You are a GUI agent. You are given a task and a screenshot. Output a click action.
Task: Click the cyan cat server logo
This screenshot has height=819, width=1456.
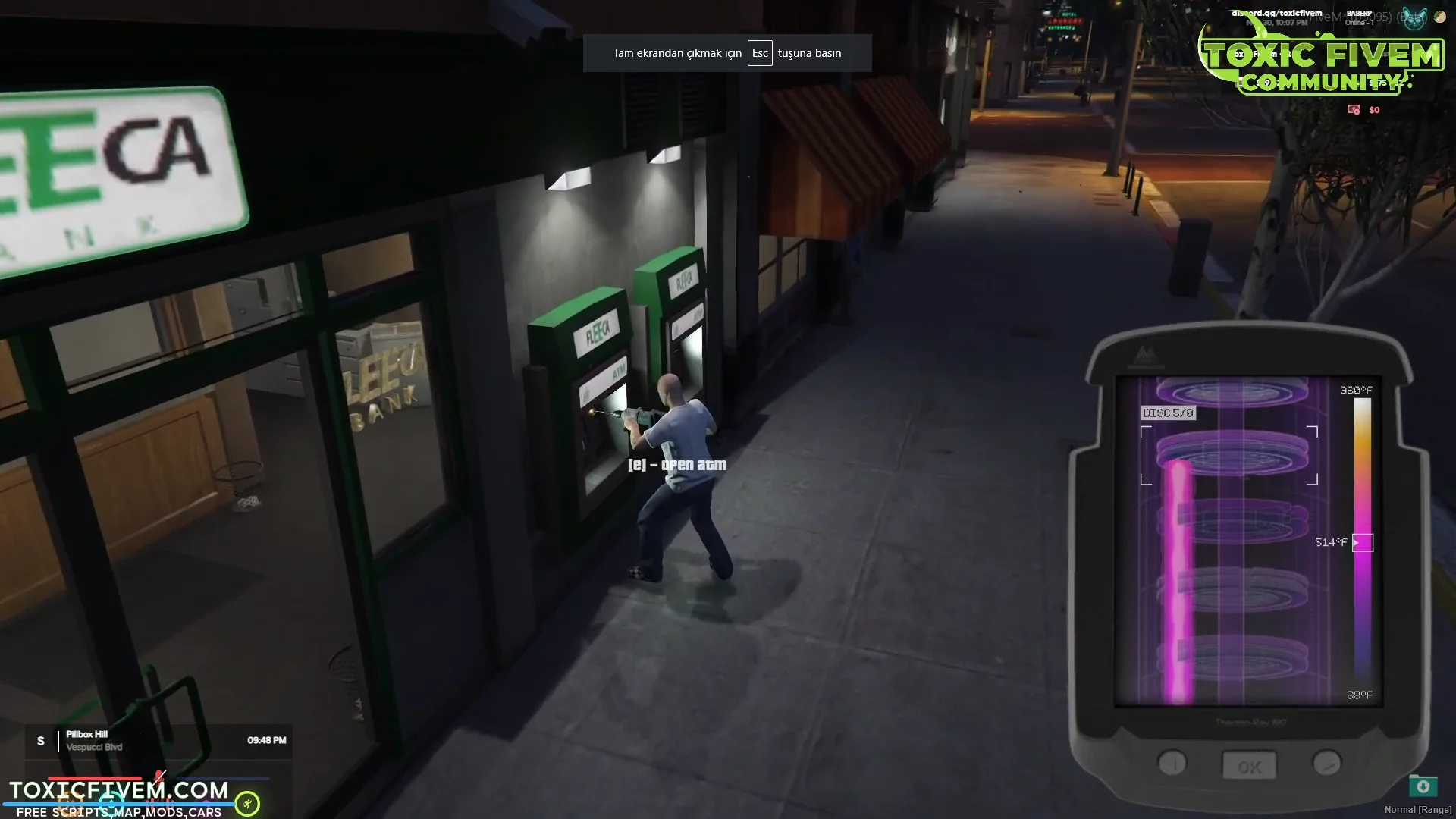tap(1414, 18)
